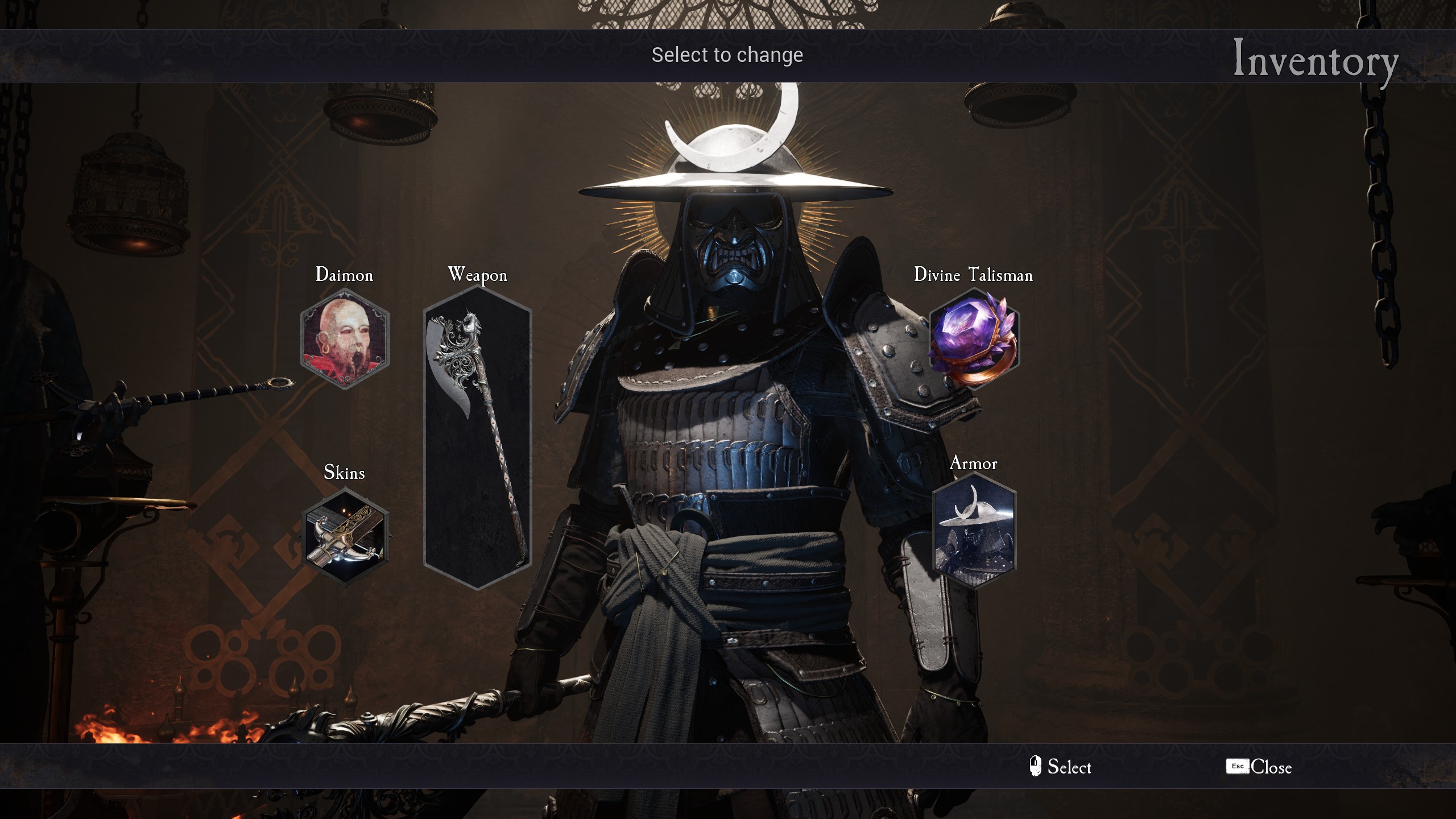Click the Select button in the footer

click(1061, 767)
